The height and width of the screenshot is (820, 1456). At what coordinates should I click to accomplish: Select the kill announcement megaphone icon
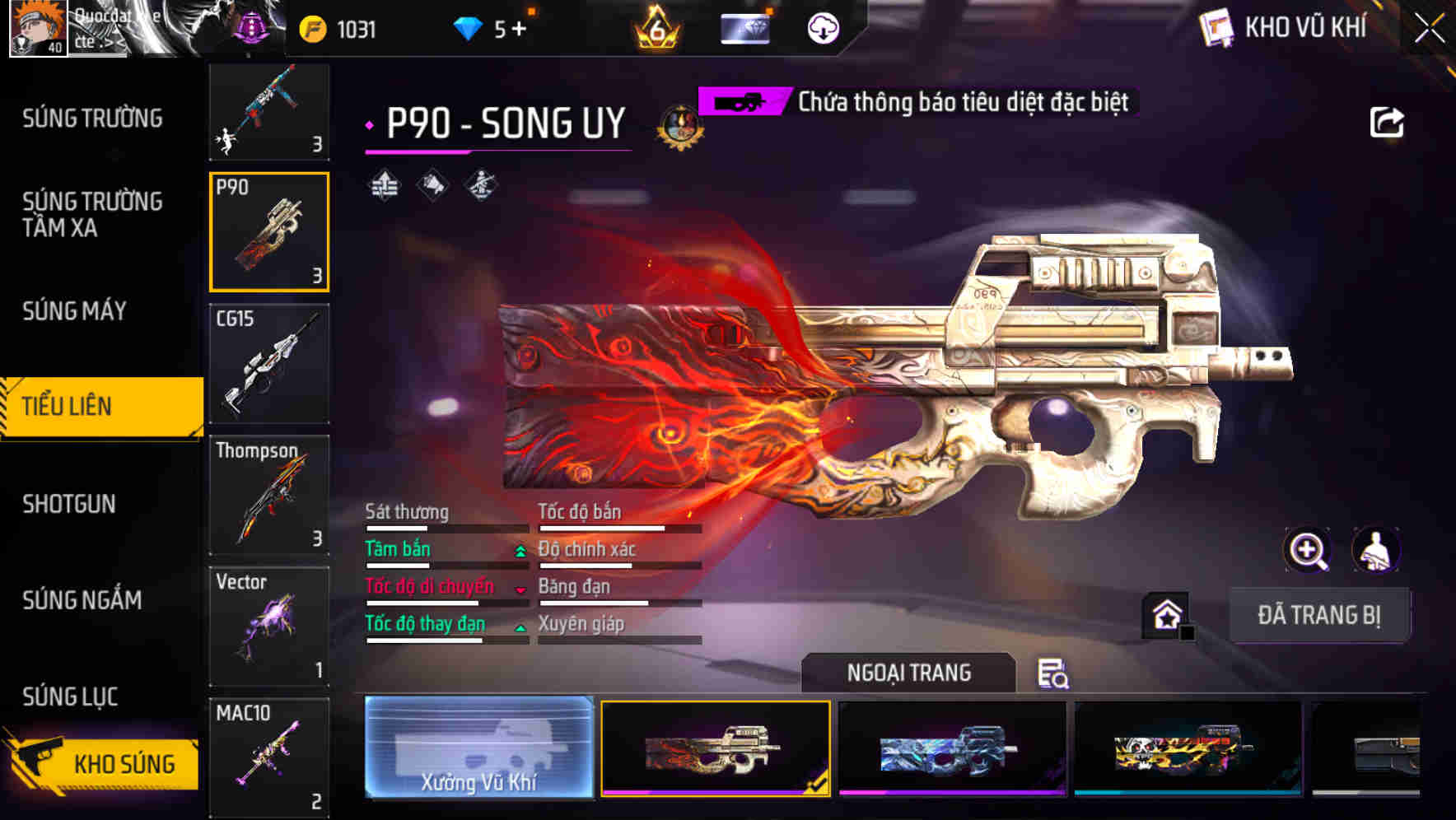431,184
